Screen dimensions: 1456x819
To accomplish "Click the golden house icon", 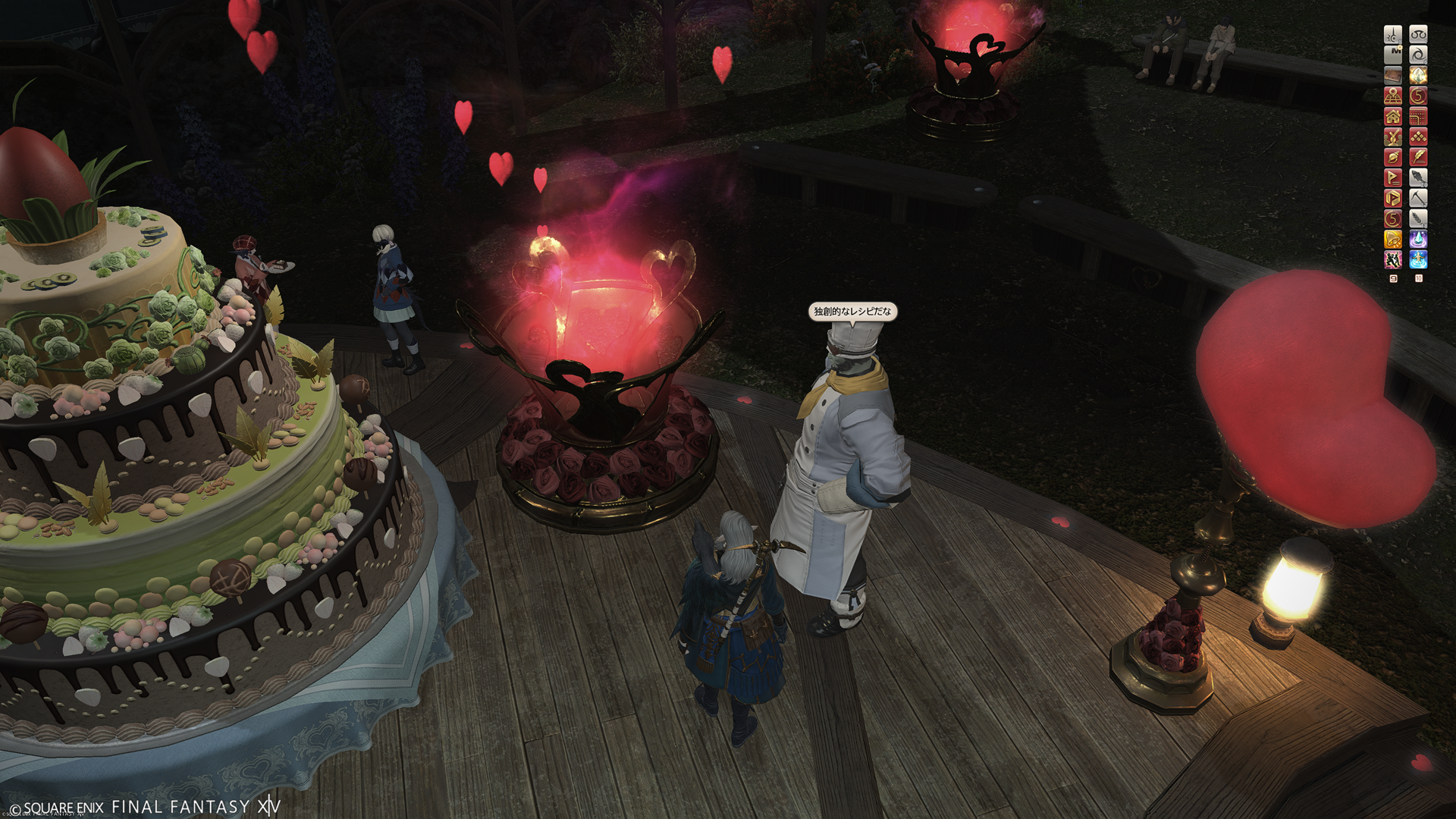I will (1393, 116).
